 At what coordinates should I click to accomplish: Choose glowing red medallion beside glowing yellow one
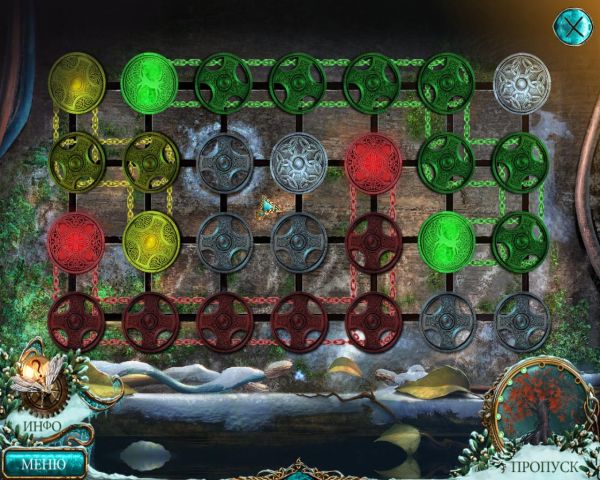tap(76, 242)
